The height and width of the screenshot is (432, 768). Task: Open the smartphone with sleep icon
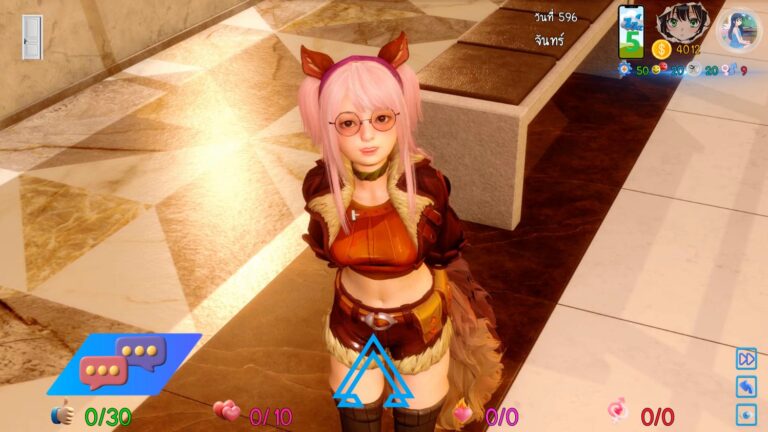(631, 32)
